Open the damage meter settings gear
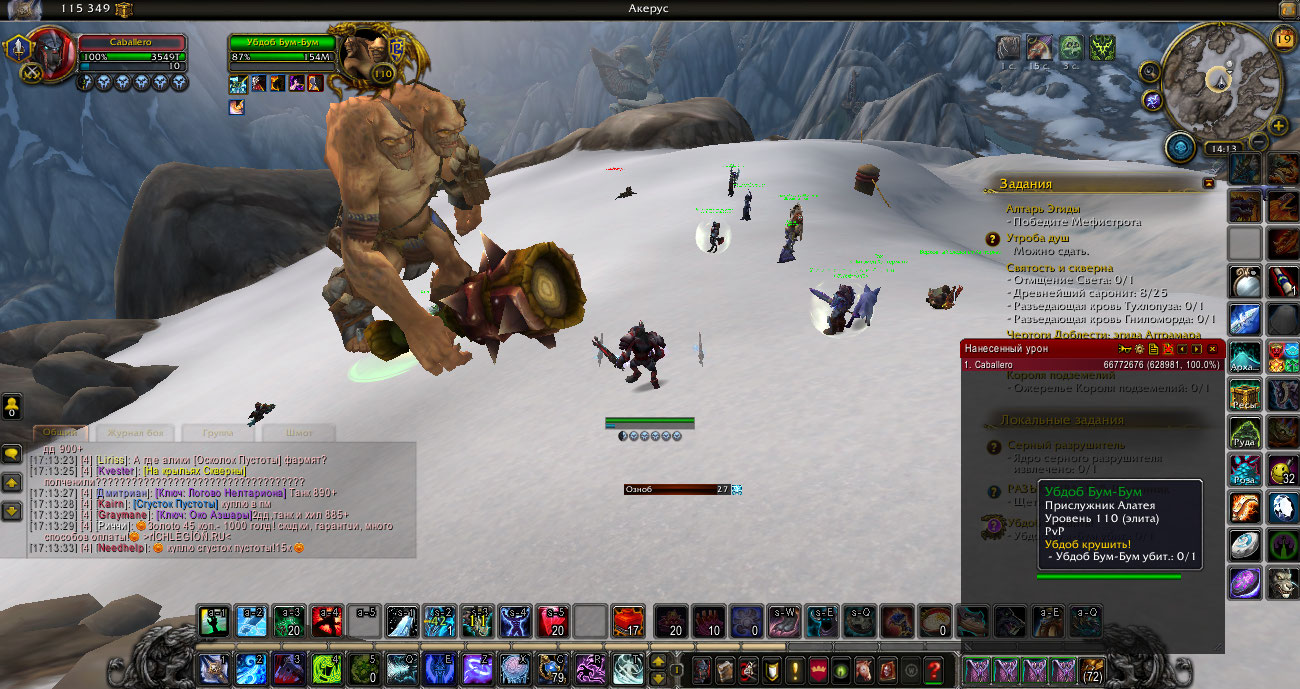Image resolution: width=1300 pixels, height=689 pixels. click(x=1139, y=349)
